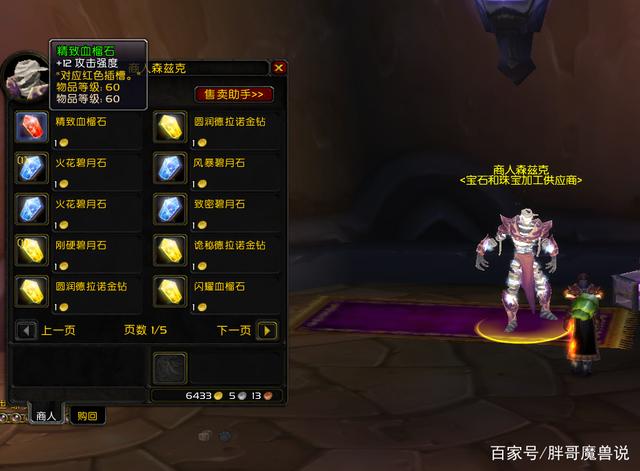Select the 风暴碧月石 gem item
Screen dimensions: 640x471
(x=168, y=169)
